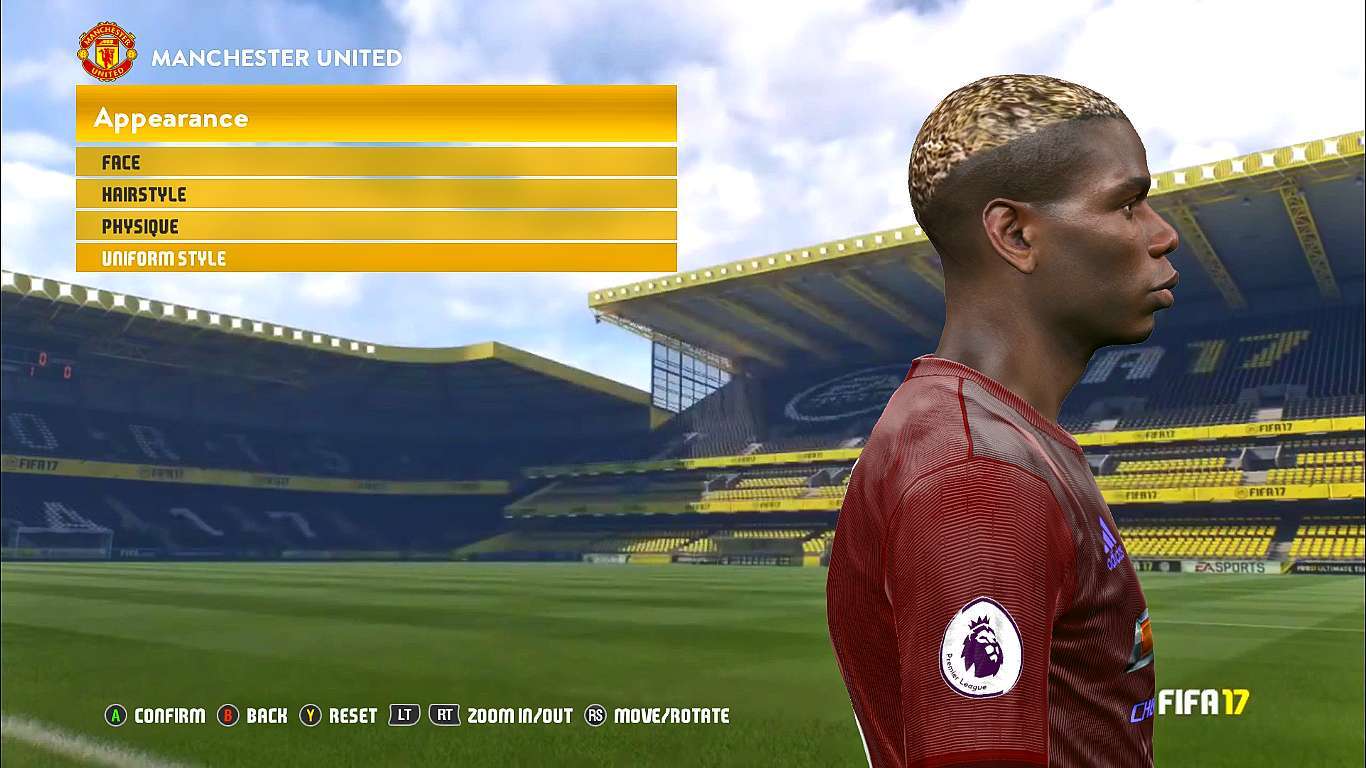Open the Face appearance option
Viewport: 1366px width, 768px height.
pos(375,162)
